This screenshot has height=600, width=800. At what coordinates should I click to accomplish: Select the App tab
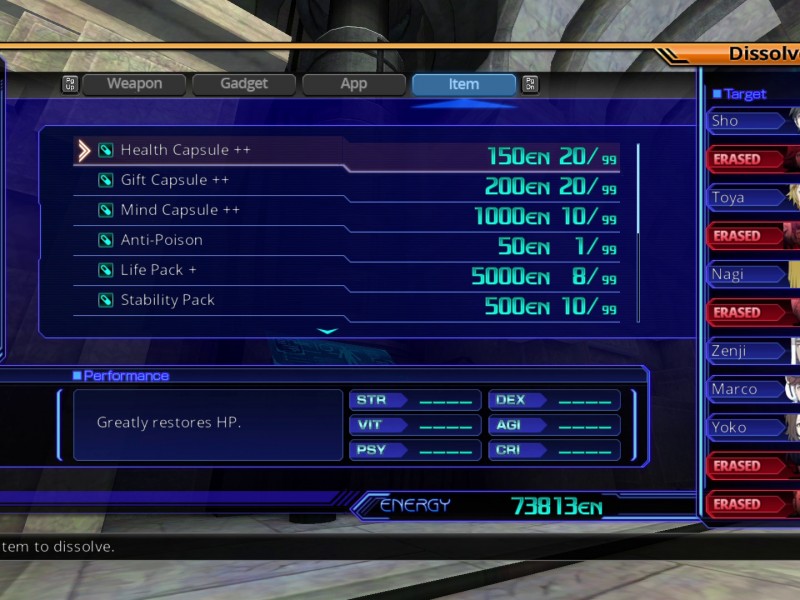coord(354,84)
